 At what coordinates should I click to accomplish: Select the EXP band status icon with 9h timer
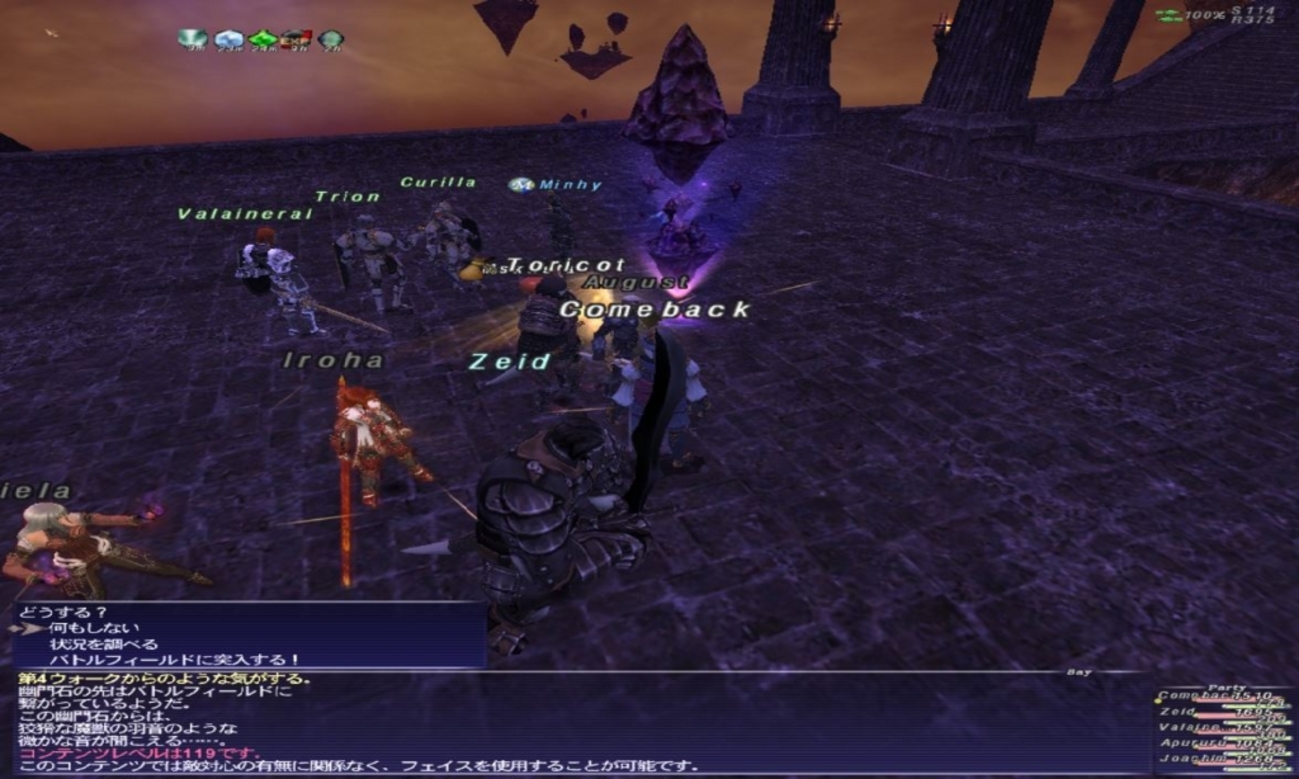pos(296,38)
